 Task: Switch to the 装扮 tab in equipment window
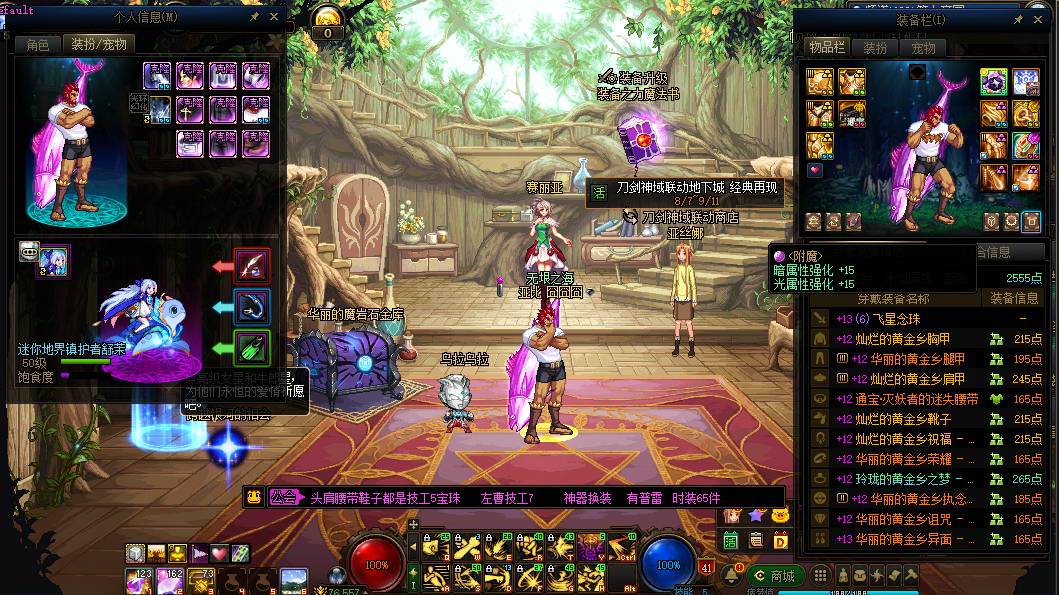point(876,48)
